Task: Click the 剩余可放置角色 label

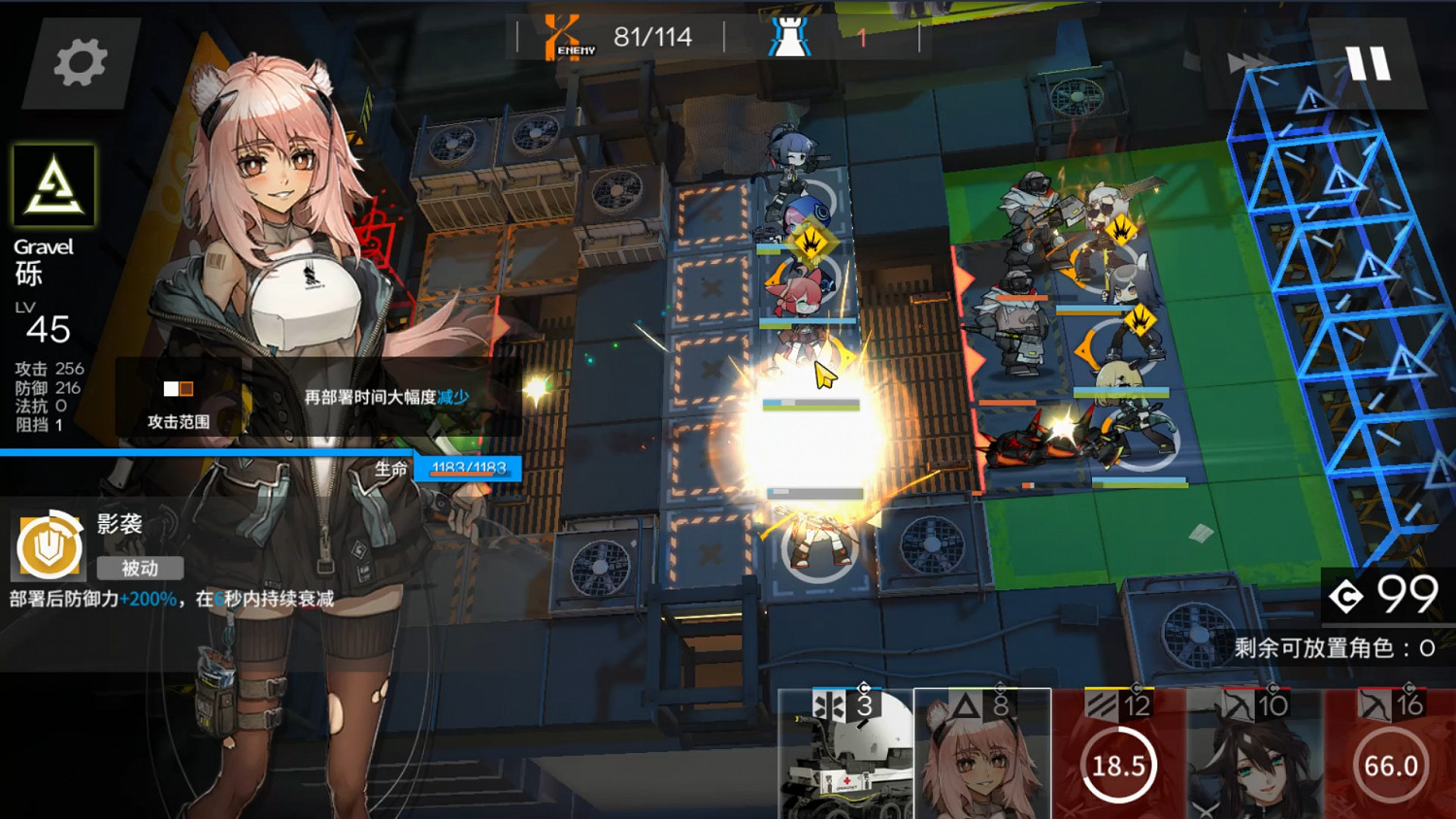Action: (x=1315, y=645)
